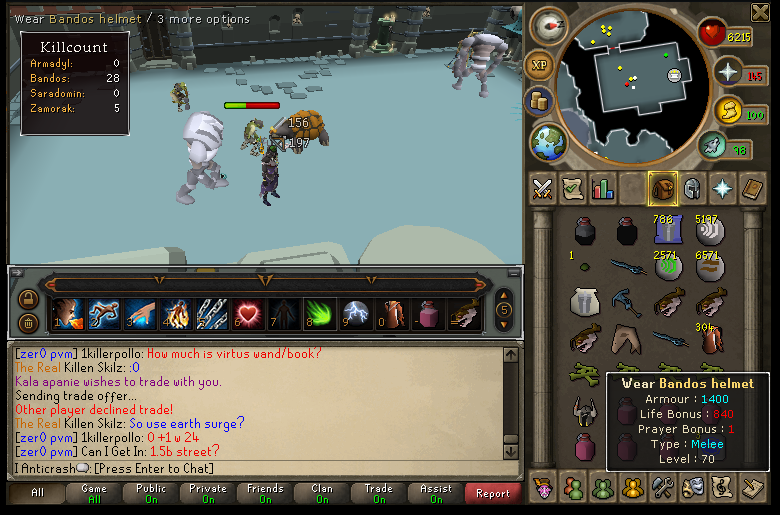This screenshot has width=780, height=515.
Task: Open the combat styles tab
Action: click(x=543, y=188)
